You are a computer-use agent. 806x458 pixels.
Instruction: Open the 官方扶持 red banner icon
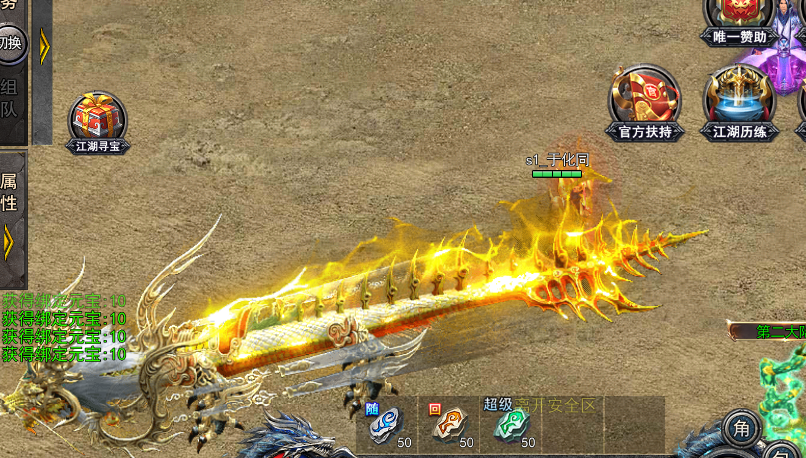coord(645,102)
